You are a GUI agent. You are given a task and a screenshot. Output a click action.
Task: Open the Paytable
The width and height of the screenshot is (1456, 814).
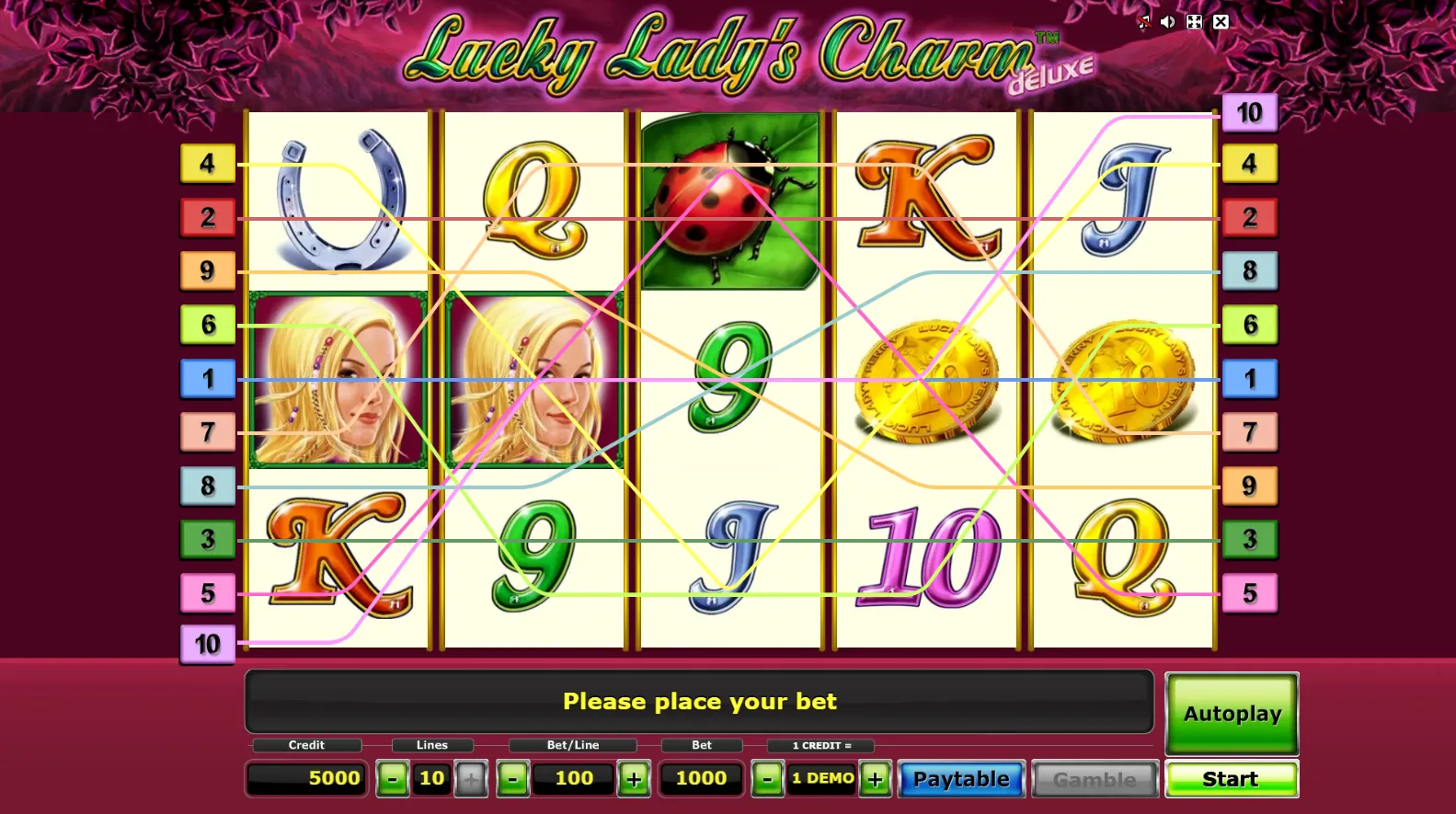(960, 778)
